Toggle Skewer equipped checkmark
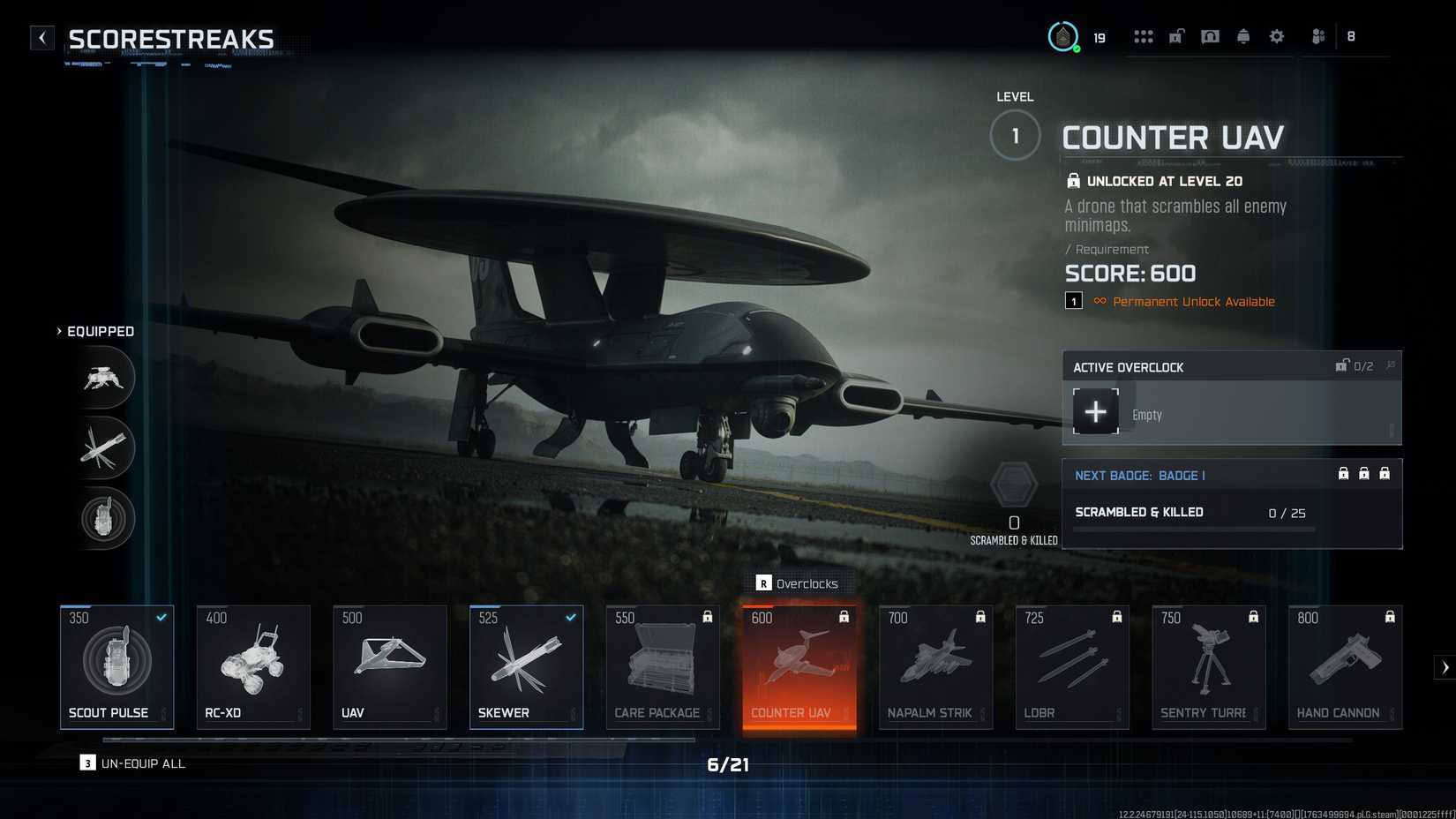 570,618
